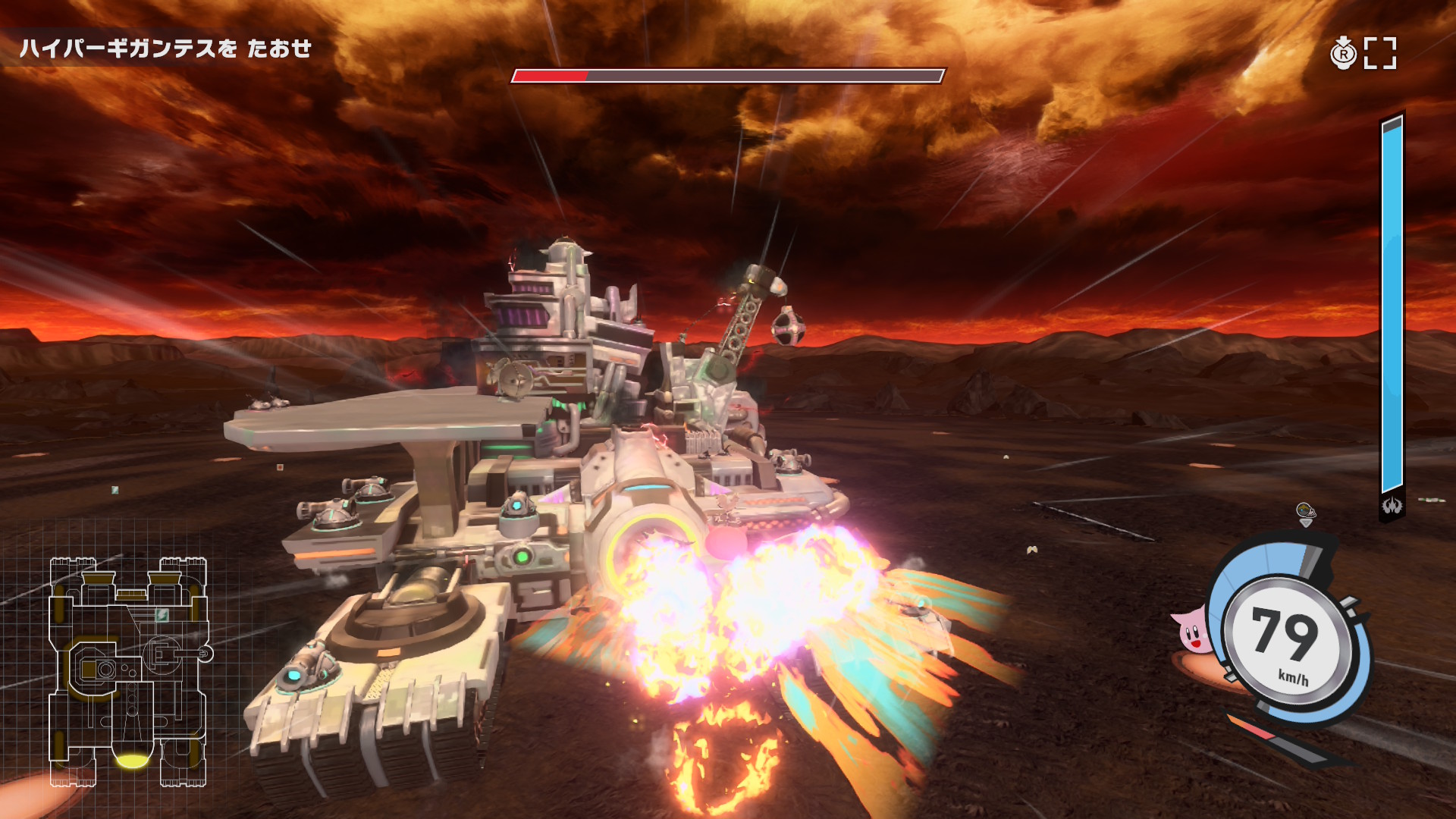1456x819 pixels.
Task: Click the ハイパーギガンテスを たおせ objective text
Action: coord(165,49)
